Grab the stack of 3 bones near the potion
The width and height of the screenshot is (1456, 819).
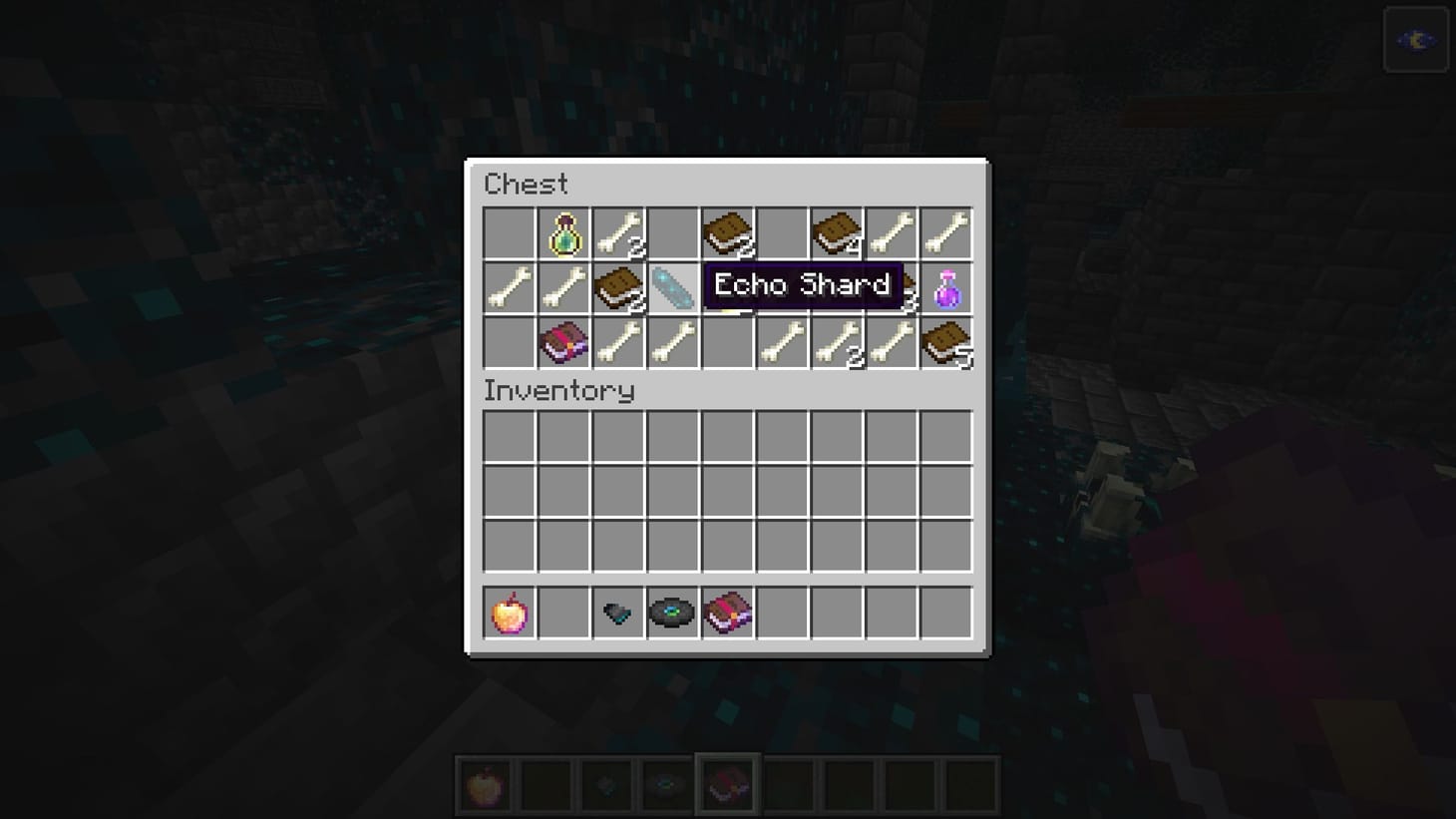click(893, 287)
